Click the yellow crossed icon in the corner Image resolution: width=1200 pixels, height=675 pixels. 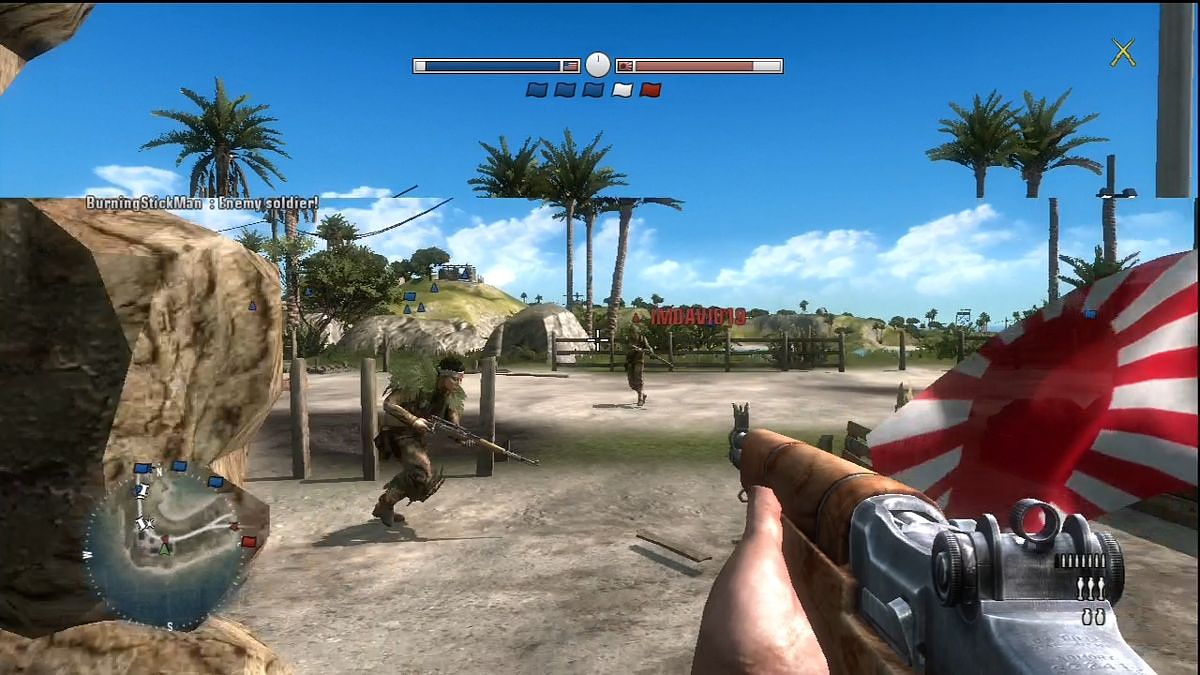point(1123,52)
